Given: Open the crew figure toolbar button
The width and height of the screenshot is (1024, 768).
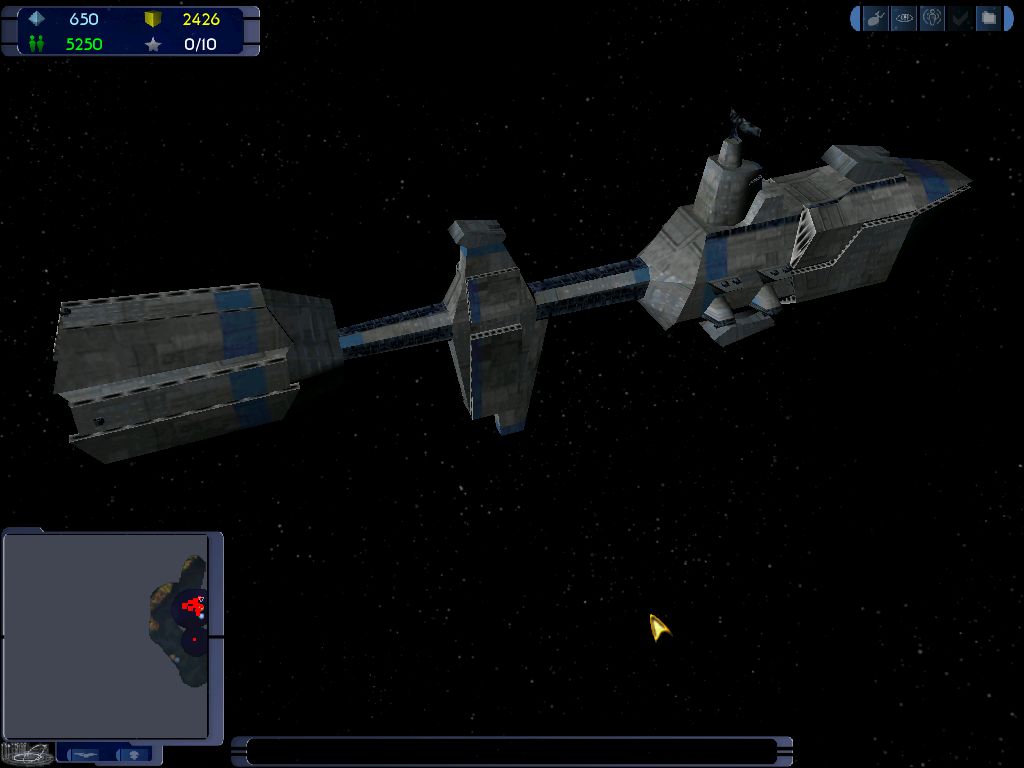Looking at the screenshot, I should pyautogui.click(x=932, y=18).
